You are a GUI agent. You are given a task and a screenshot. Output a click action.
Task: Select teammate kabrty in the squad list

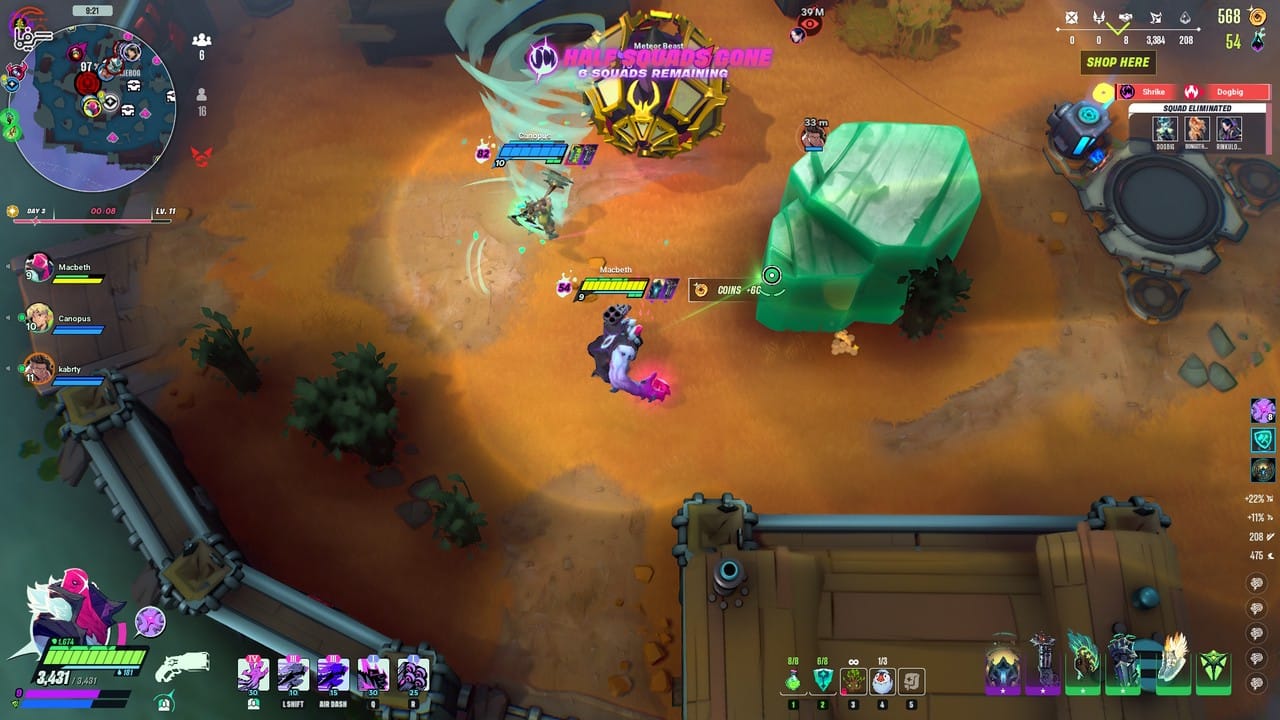[x=39, y=370]
